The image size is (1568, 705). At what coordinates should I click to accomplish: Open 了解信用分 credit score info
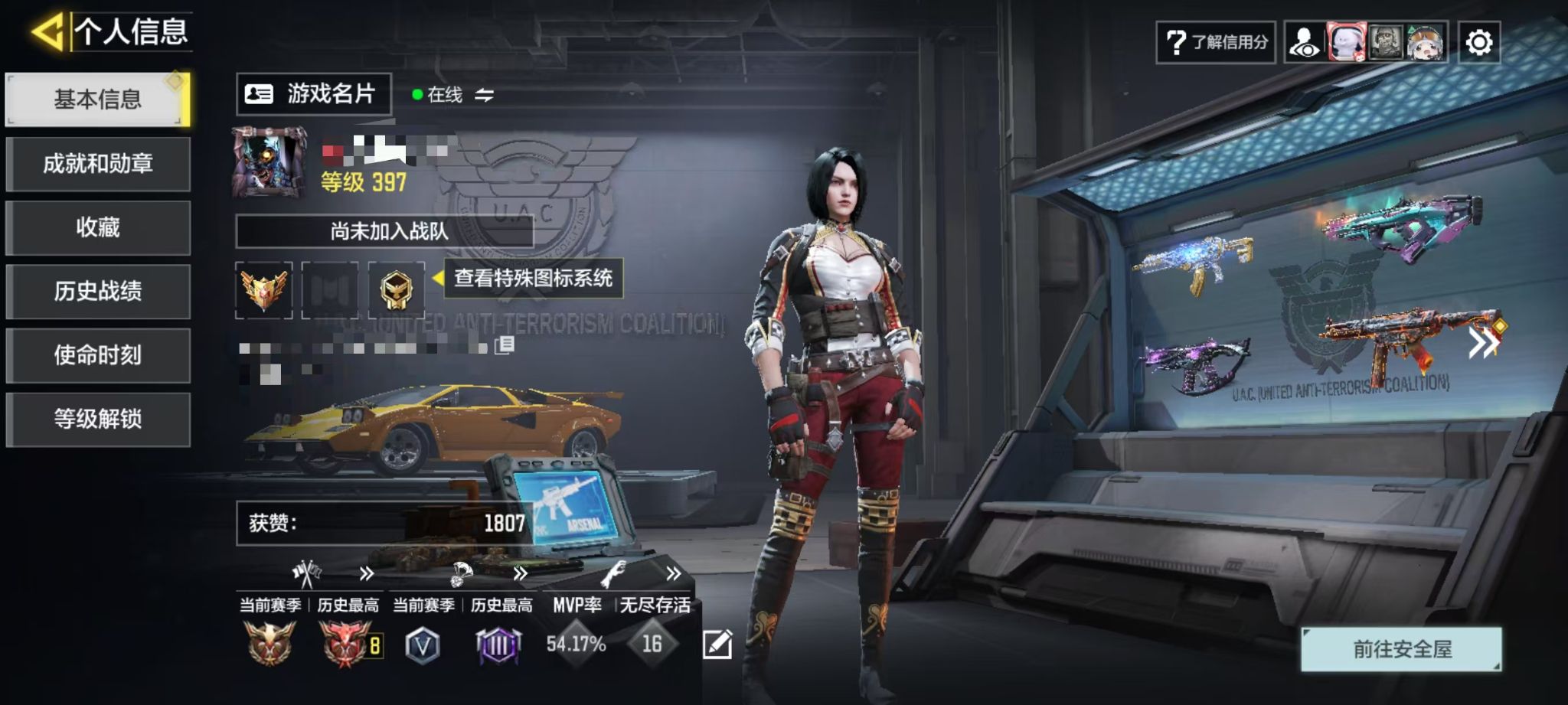click(x=1216, y=42)
